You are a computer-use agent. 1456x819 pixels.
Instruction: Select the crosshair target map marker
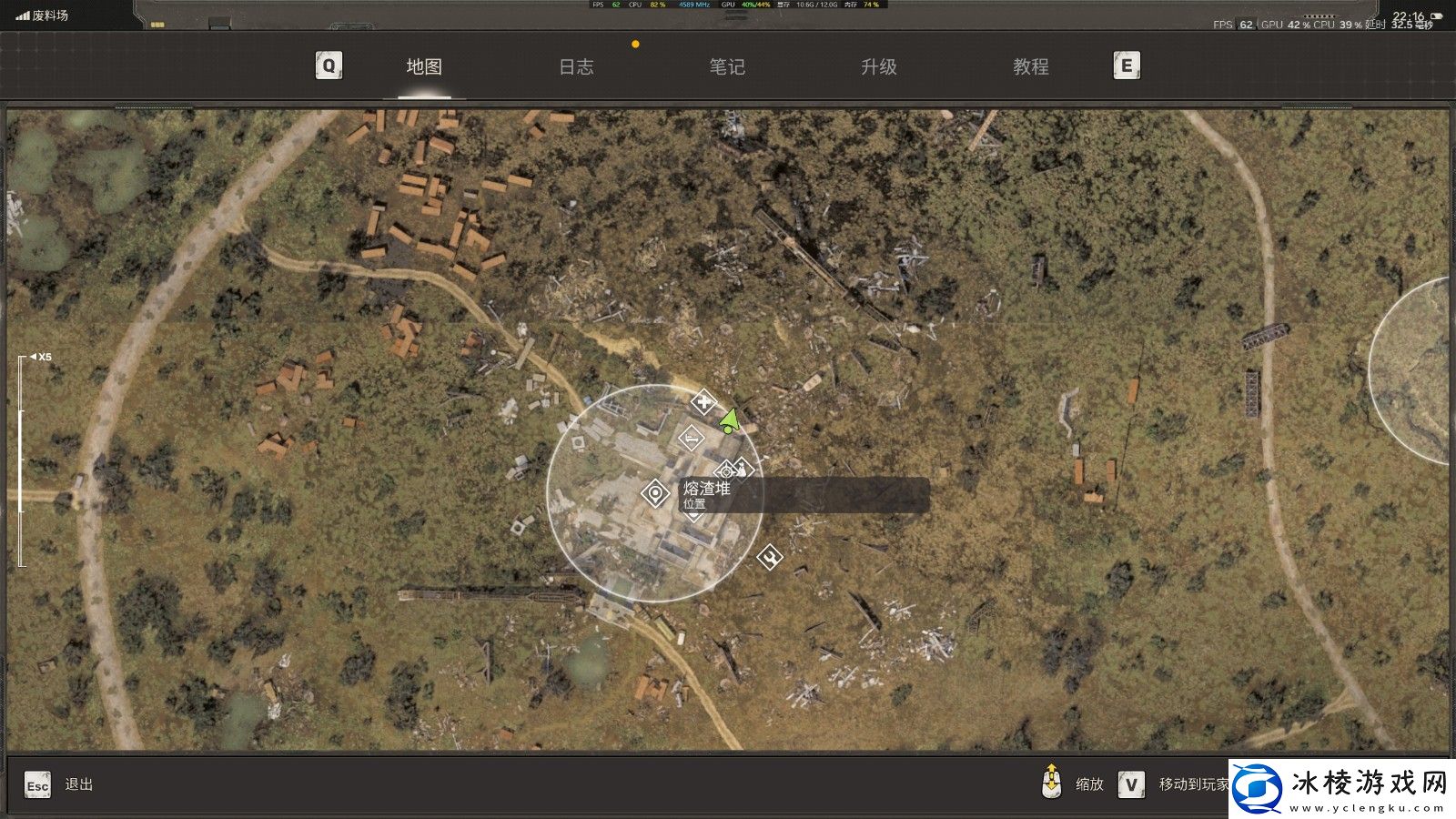[x=725, y=471]
